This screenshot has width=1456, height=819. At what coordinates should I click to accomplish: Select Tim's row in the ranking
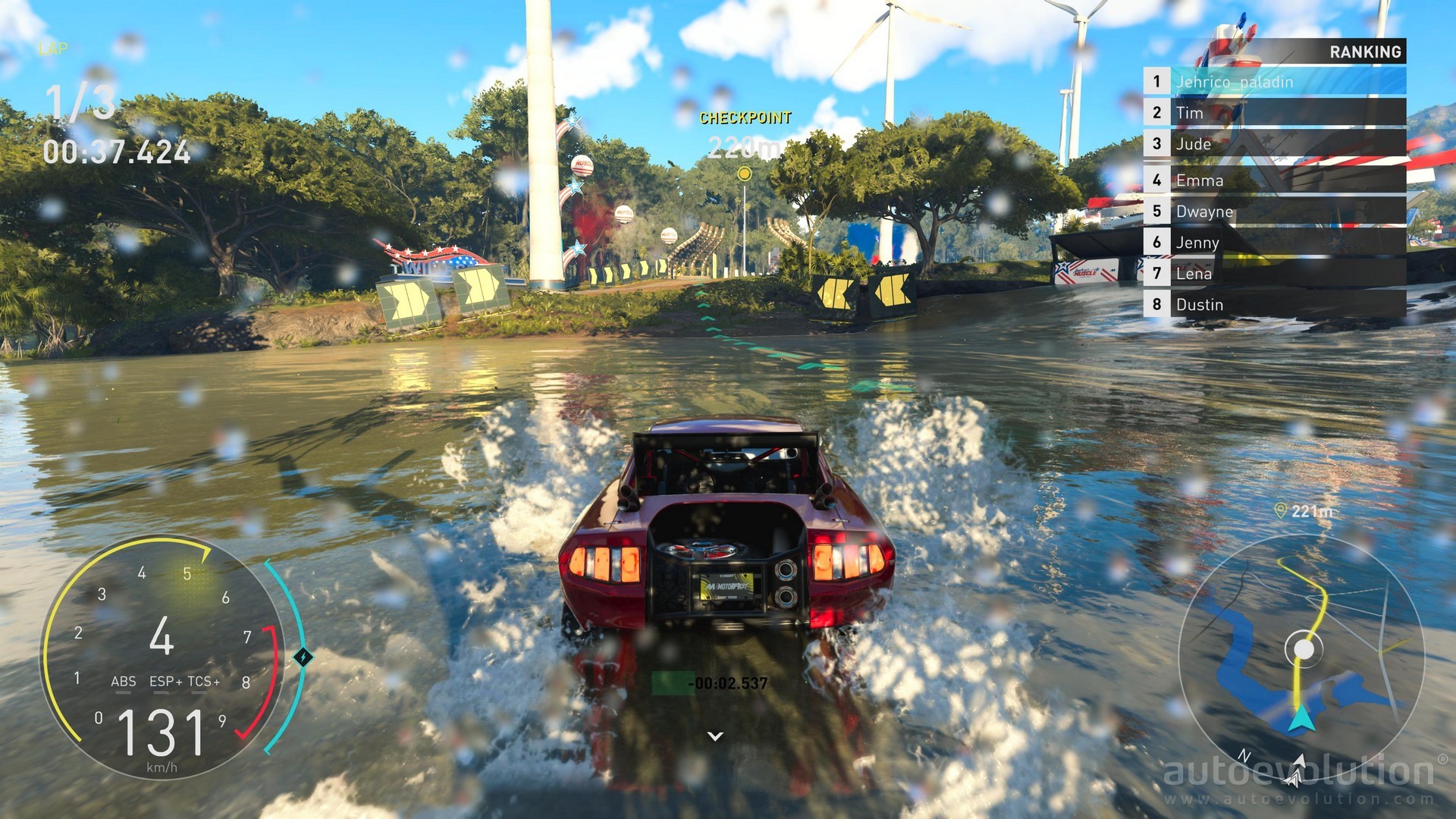pos(1274,112)
